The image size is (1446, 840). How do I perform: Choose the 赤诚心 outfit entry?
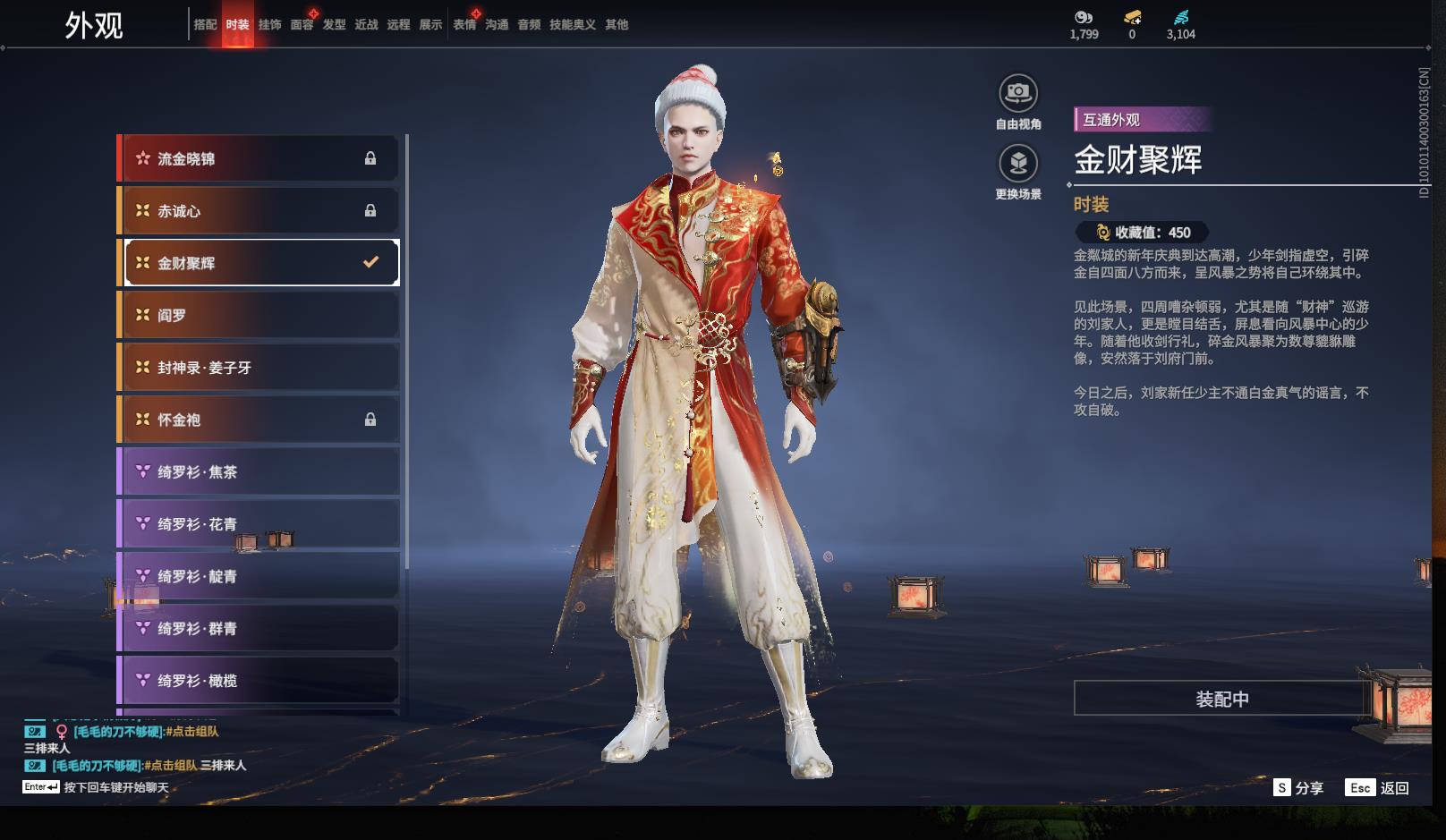point(259,211)
